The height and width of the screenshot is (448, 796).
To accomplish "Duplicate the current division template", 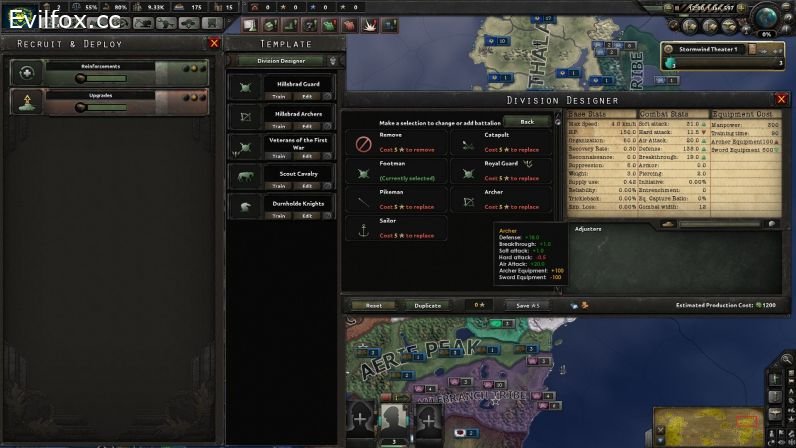I will 428,305.
